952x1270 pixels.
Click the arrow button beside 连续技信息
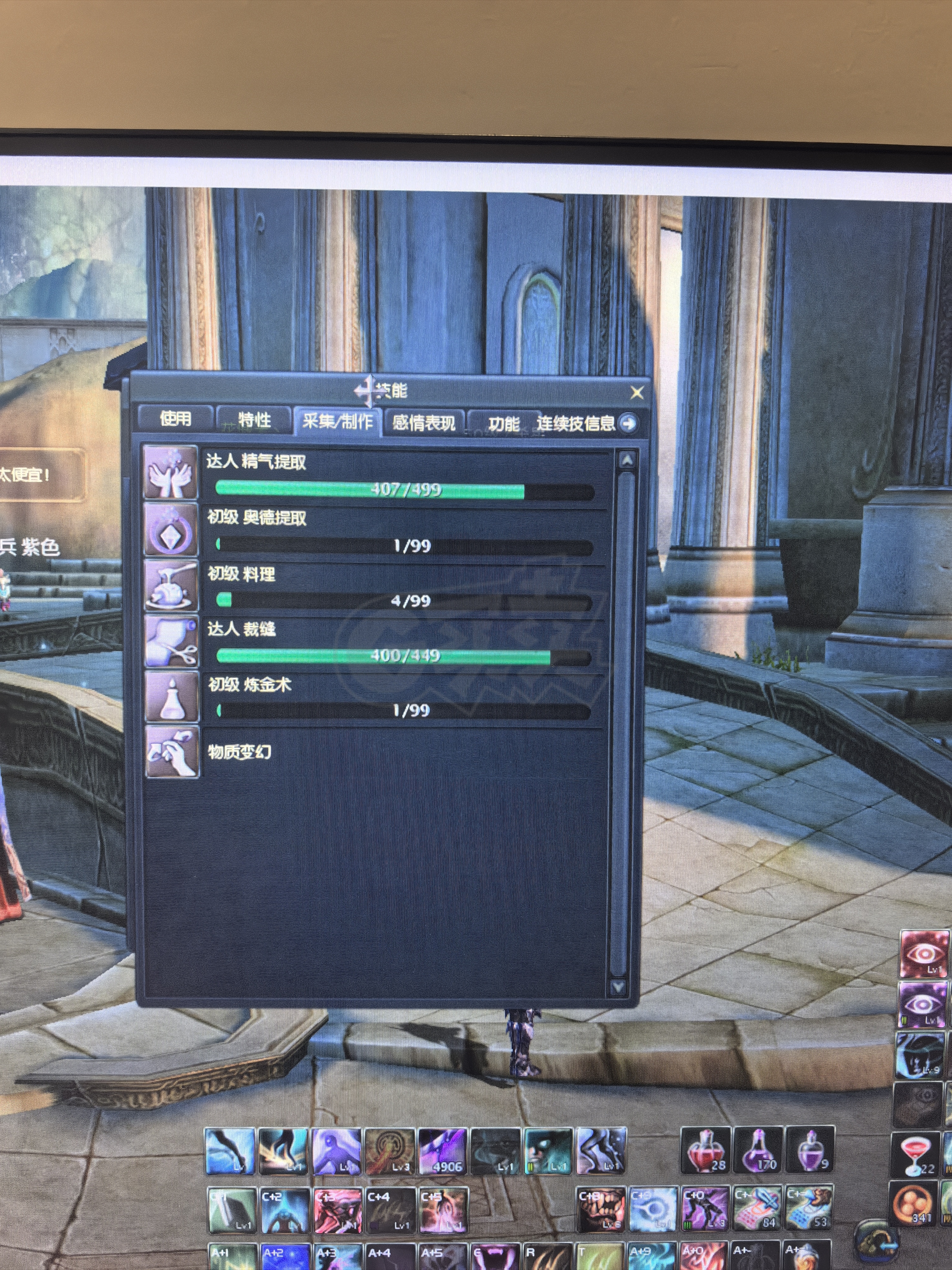tap(629, 424)
